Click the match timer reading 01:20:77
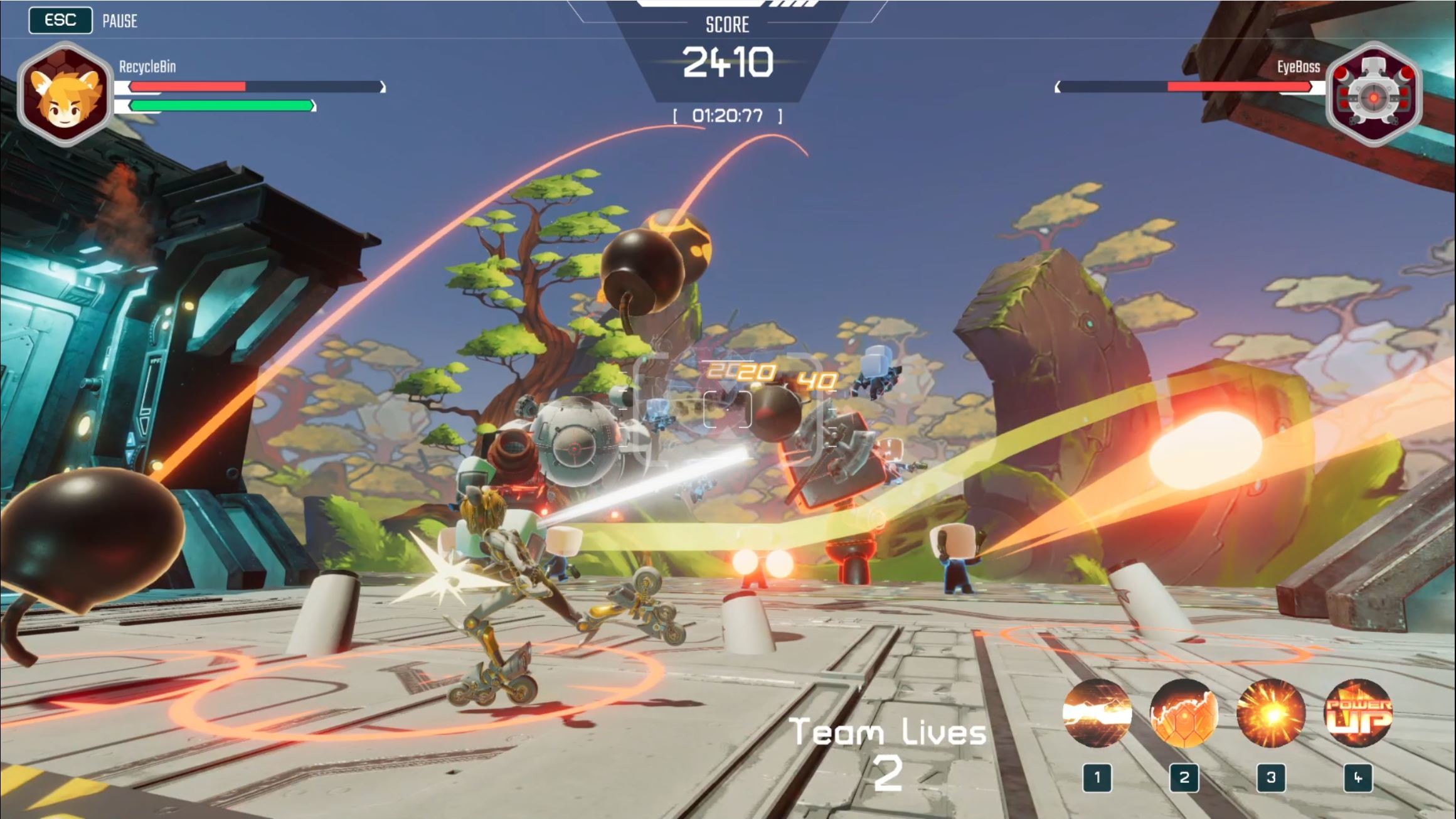Screen dimensions: 1456x819 click(x=726, y=115)
